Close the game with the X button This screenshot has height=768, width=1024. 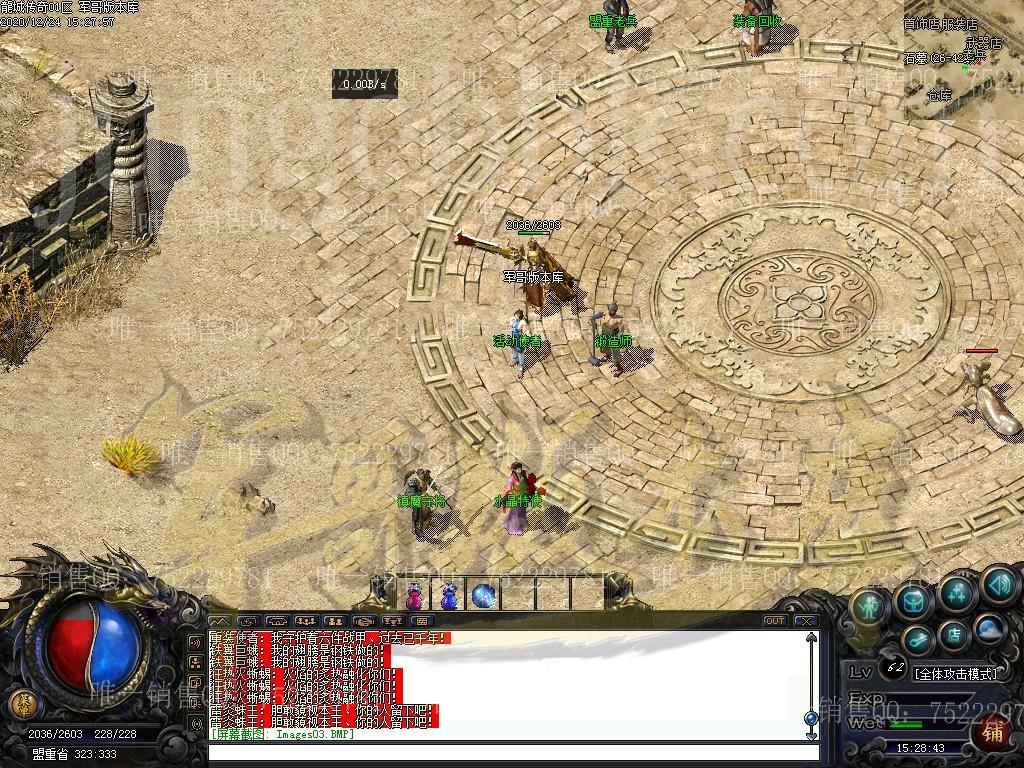click(806, 621)
